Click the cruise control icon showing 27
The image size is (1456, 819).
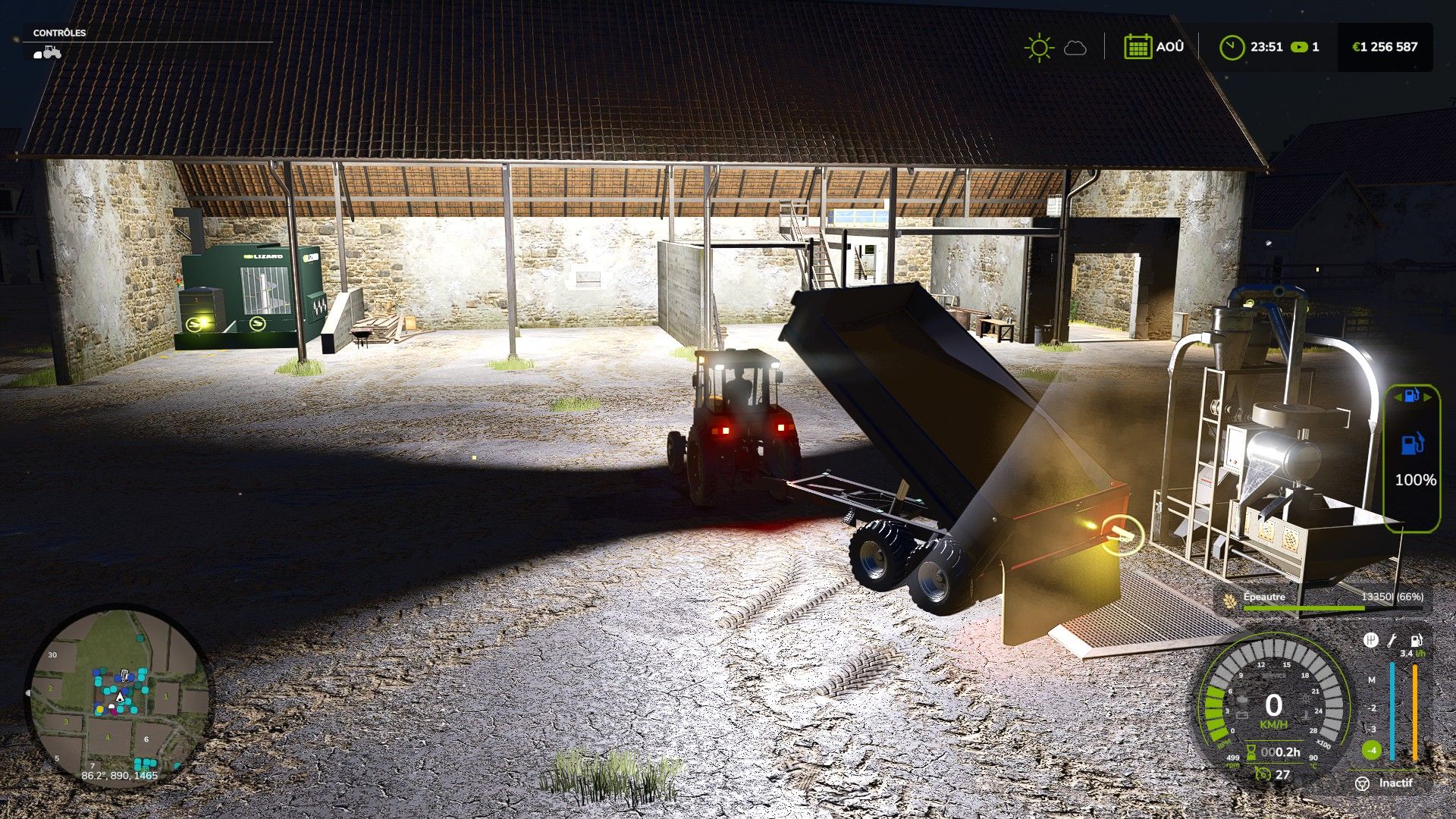1263,774
